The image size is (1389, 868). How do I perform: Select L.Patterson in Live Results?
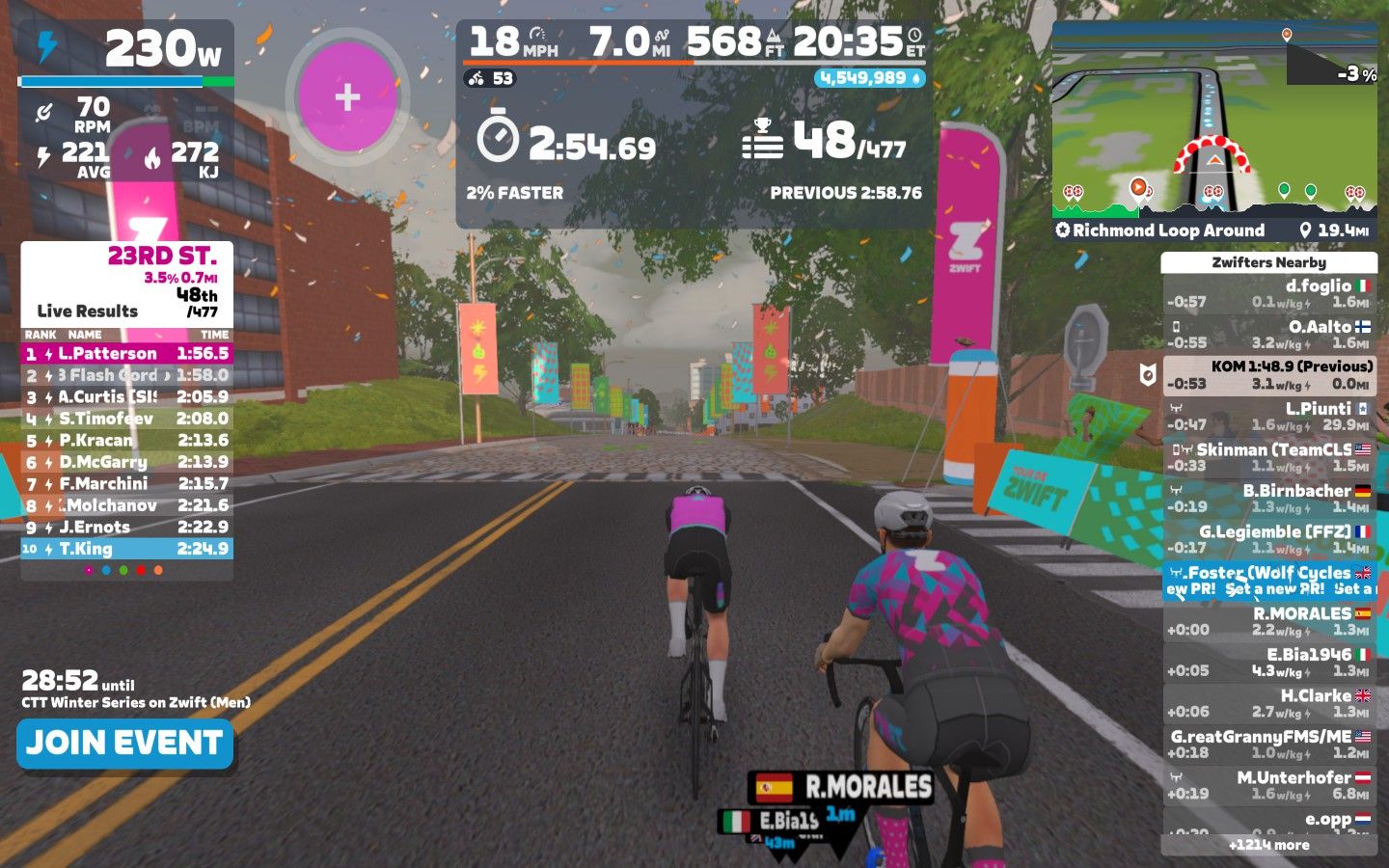(126, 354)
